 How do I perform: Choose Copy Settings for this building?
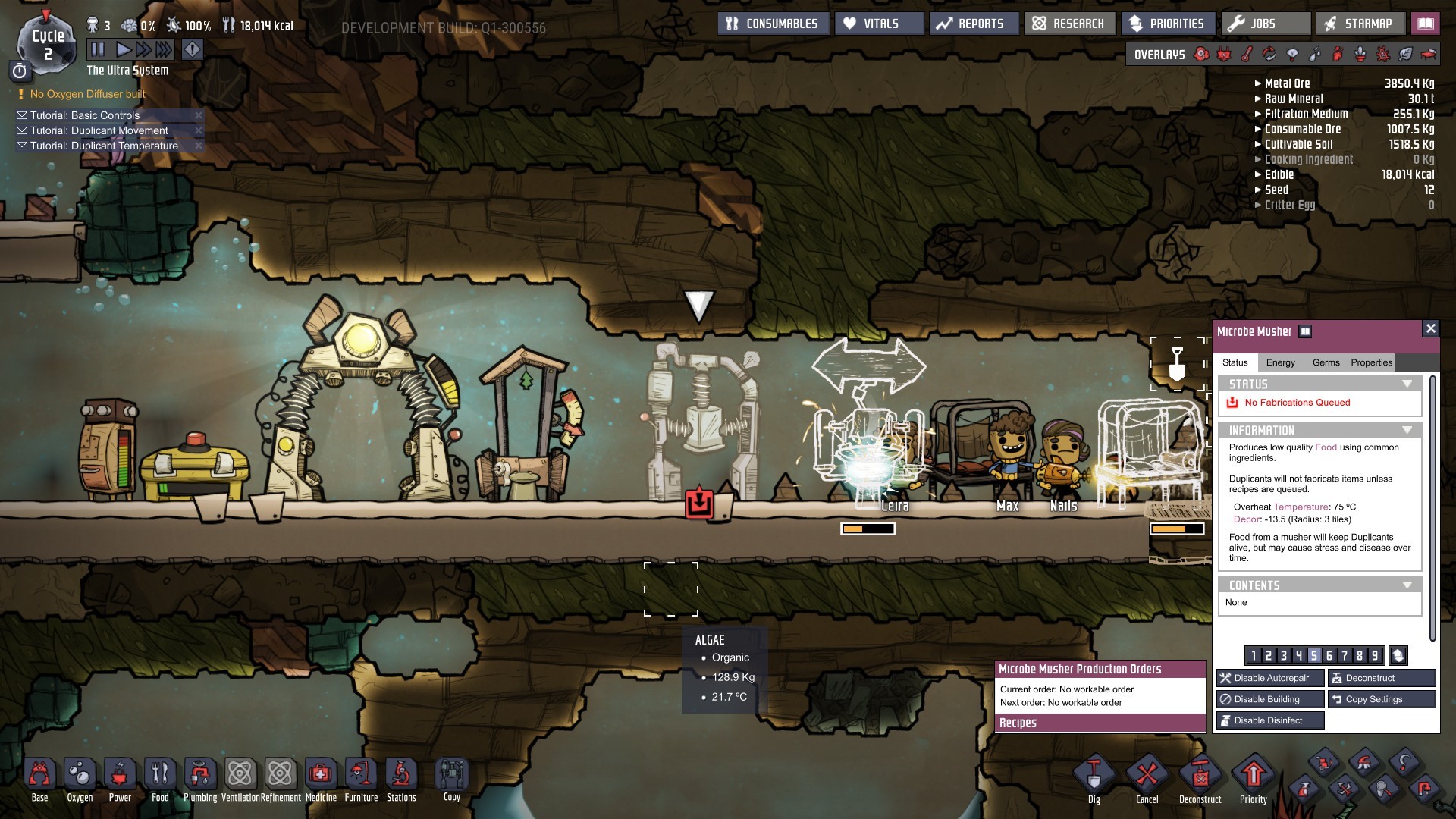[1382, 699]
